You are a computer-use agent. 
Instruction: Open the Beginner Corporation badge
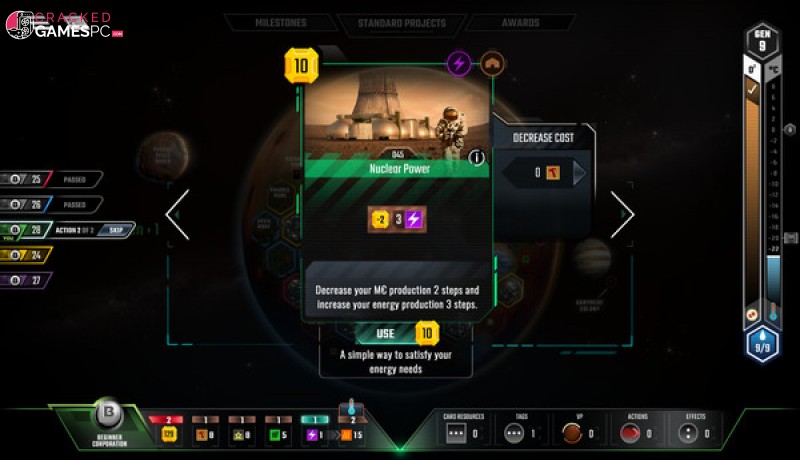108,417
